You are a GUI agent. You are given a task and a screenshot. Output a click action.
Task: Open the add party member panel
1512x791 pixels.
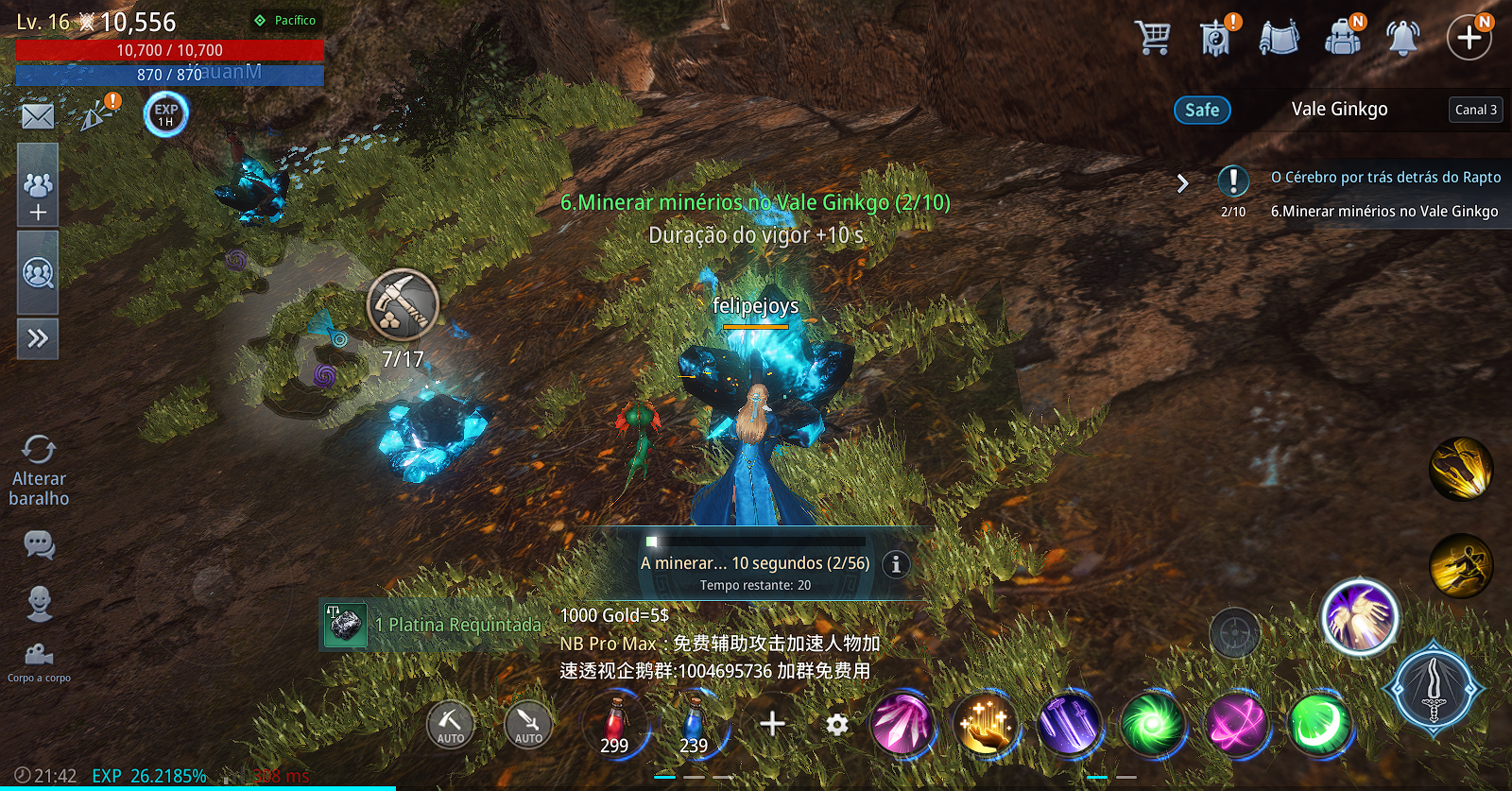coord(38,196)
